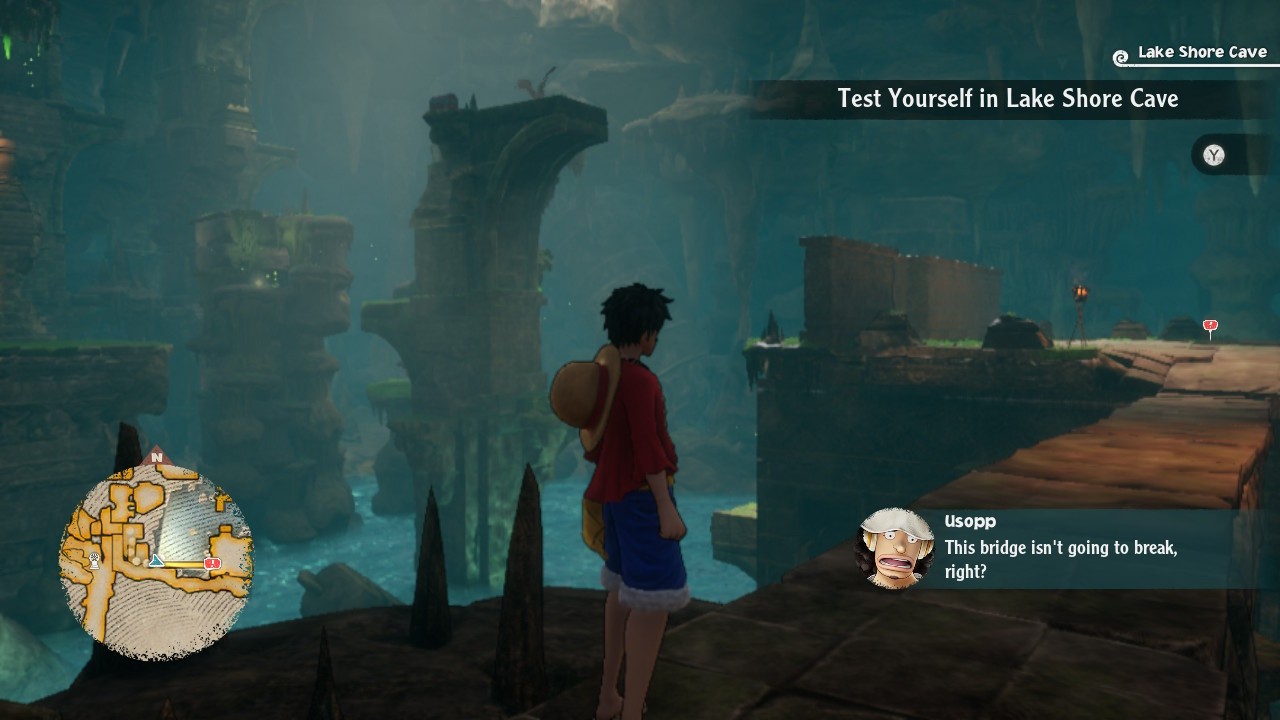Click the red objective marker on the minimap
This screenshot has height=720, width=1280.
[x=212, y=564]
